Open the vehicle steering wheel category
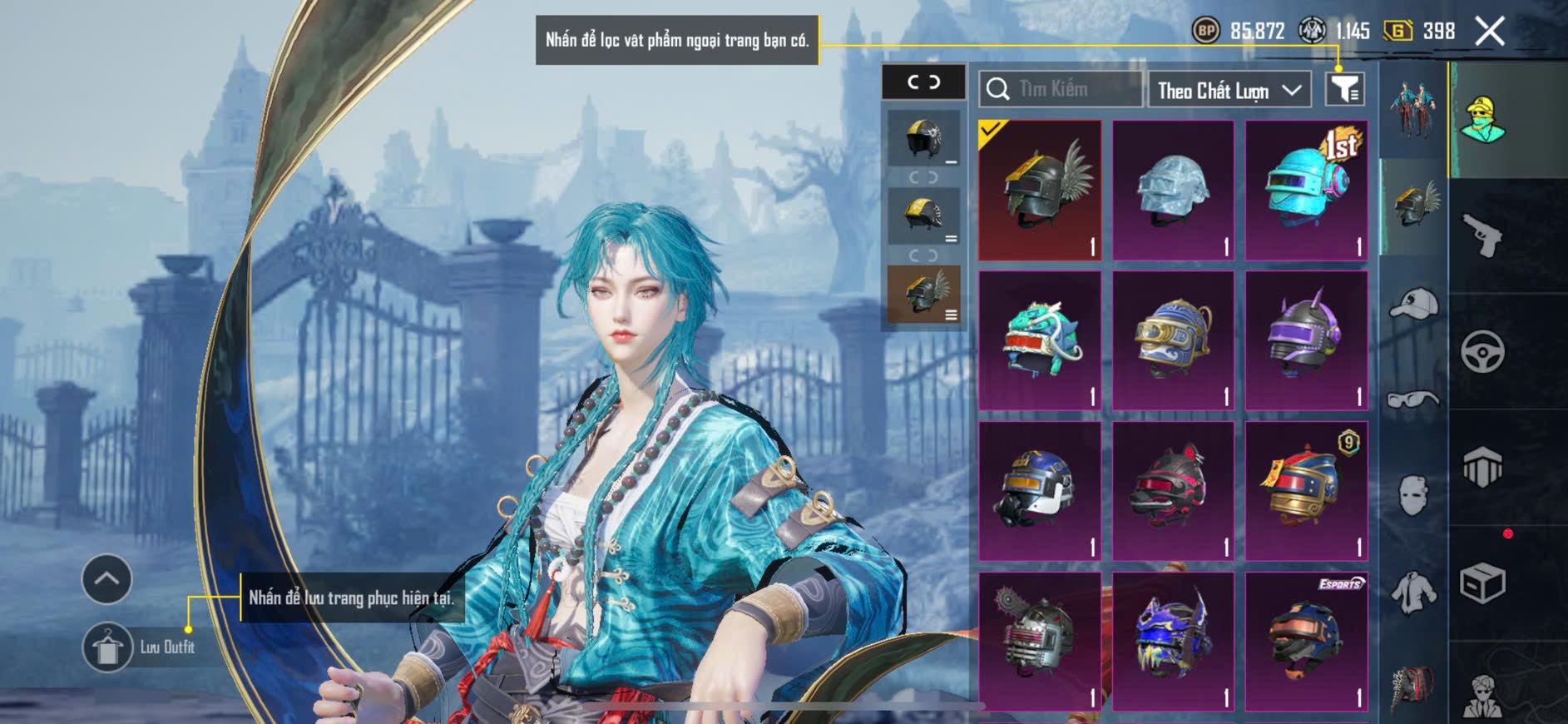This screenshot has width=1568, height=724. pos(1482,351)
